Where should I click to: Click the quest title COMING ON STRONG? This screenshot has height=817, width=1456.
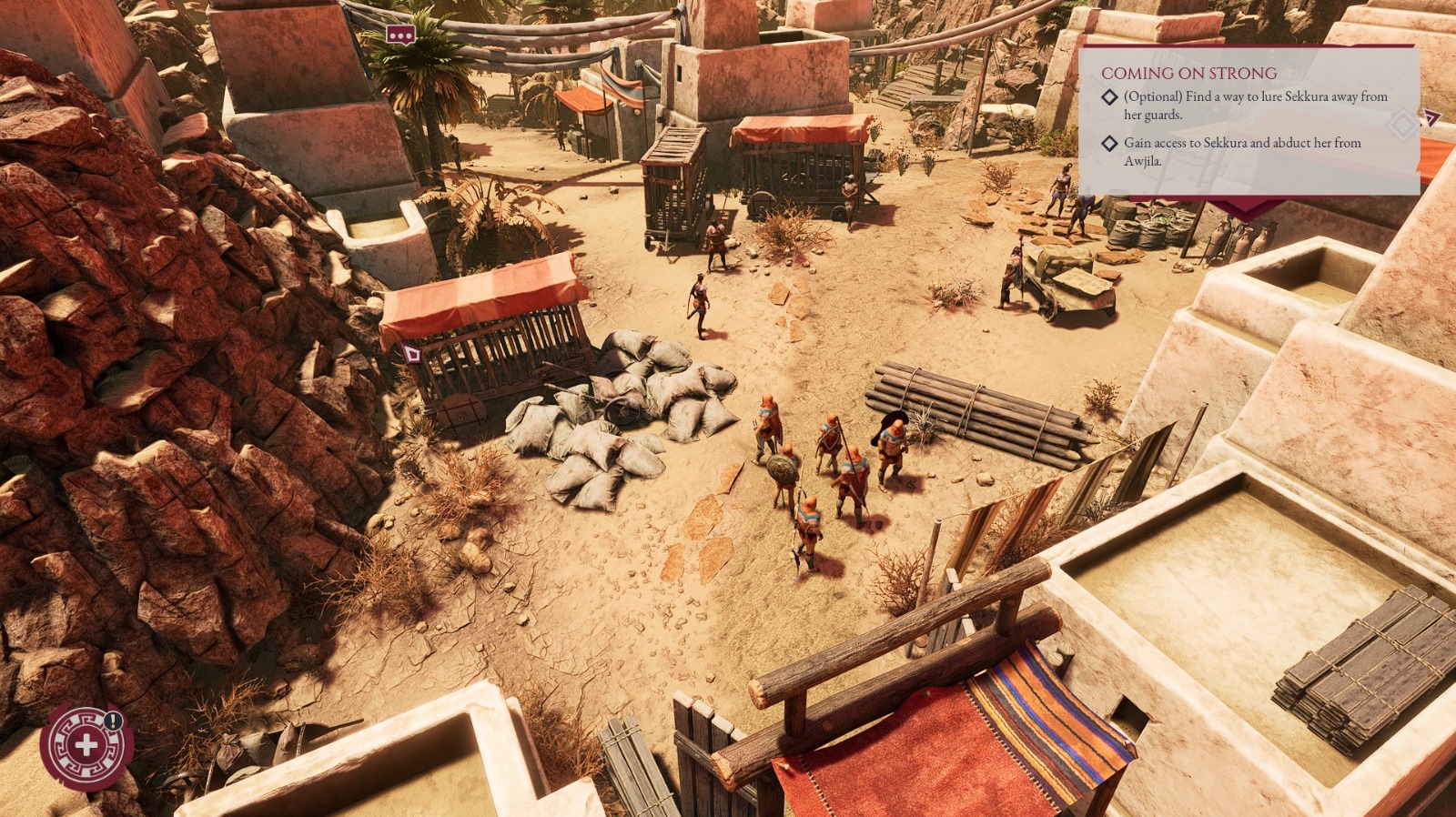tap(1188, 73)
